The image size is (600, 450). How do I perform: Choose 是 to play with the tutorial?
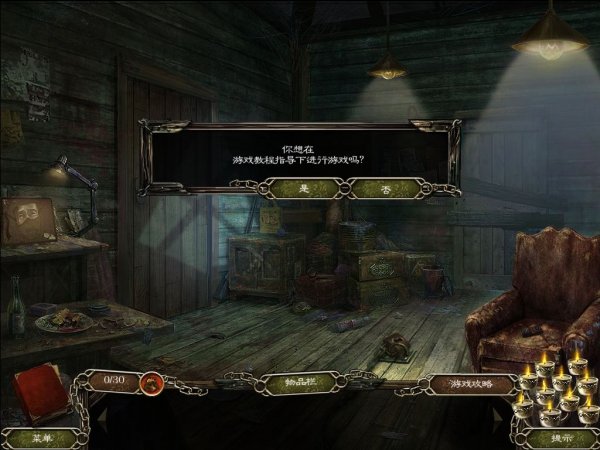(x=302, y=187)
